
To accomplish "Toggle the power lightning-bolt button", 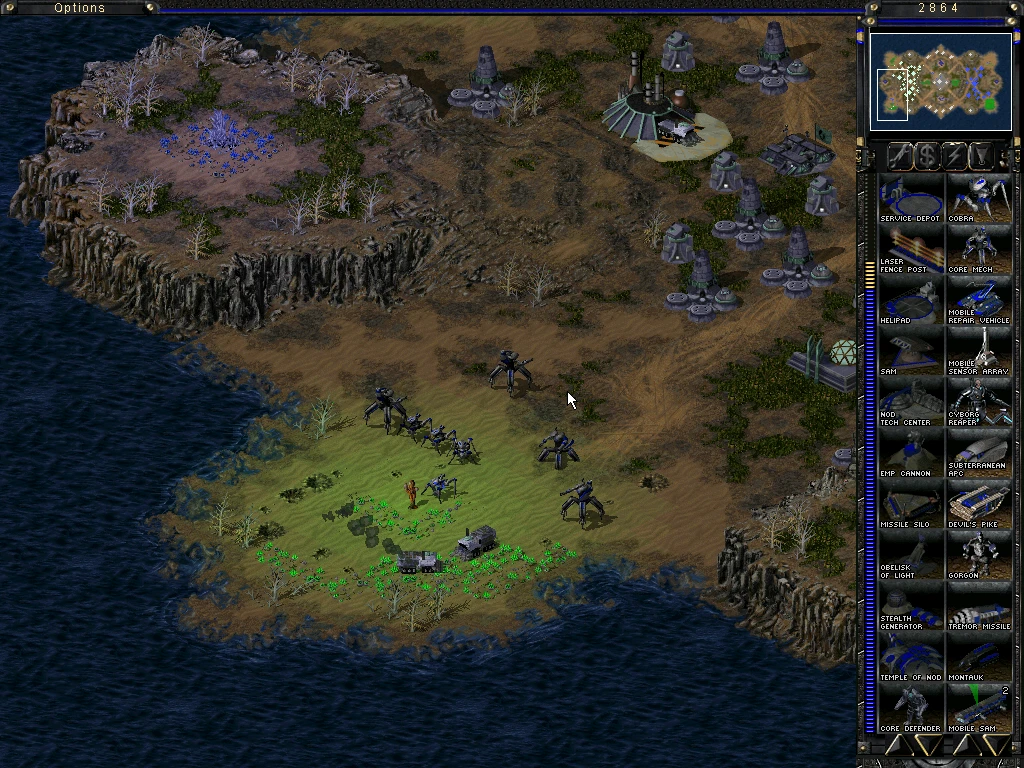I will (956, 155).
